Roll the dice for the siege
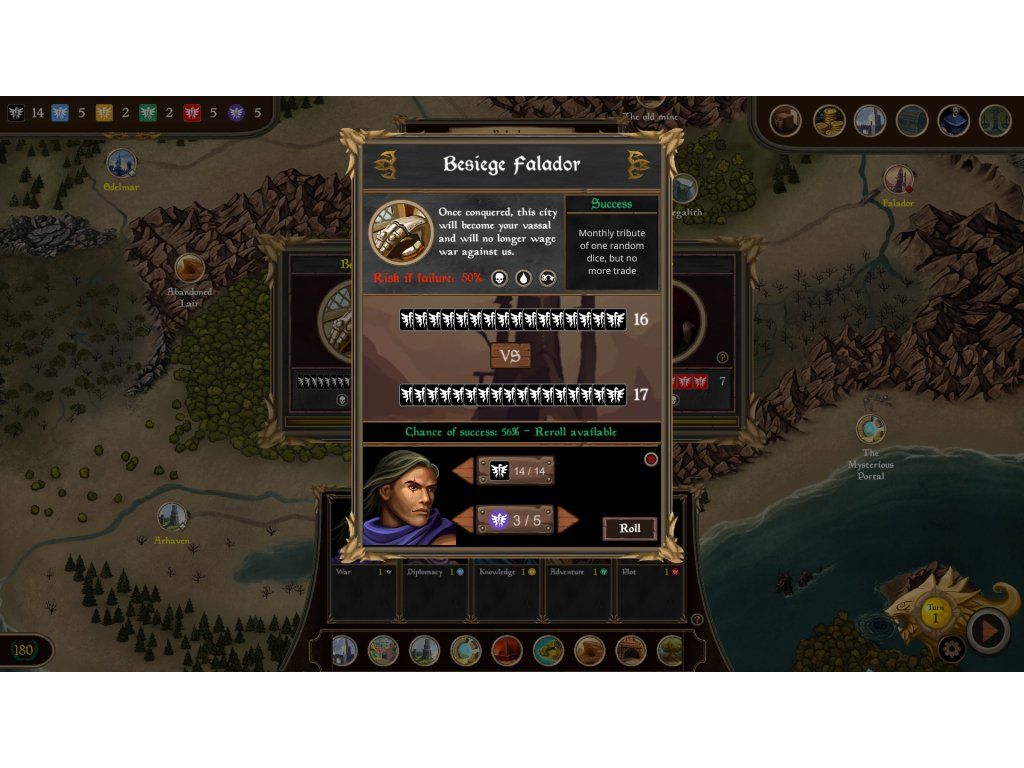Image resolution: width=1024 pixels, height=768 pixels. coord(630,528)
